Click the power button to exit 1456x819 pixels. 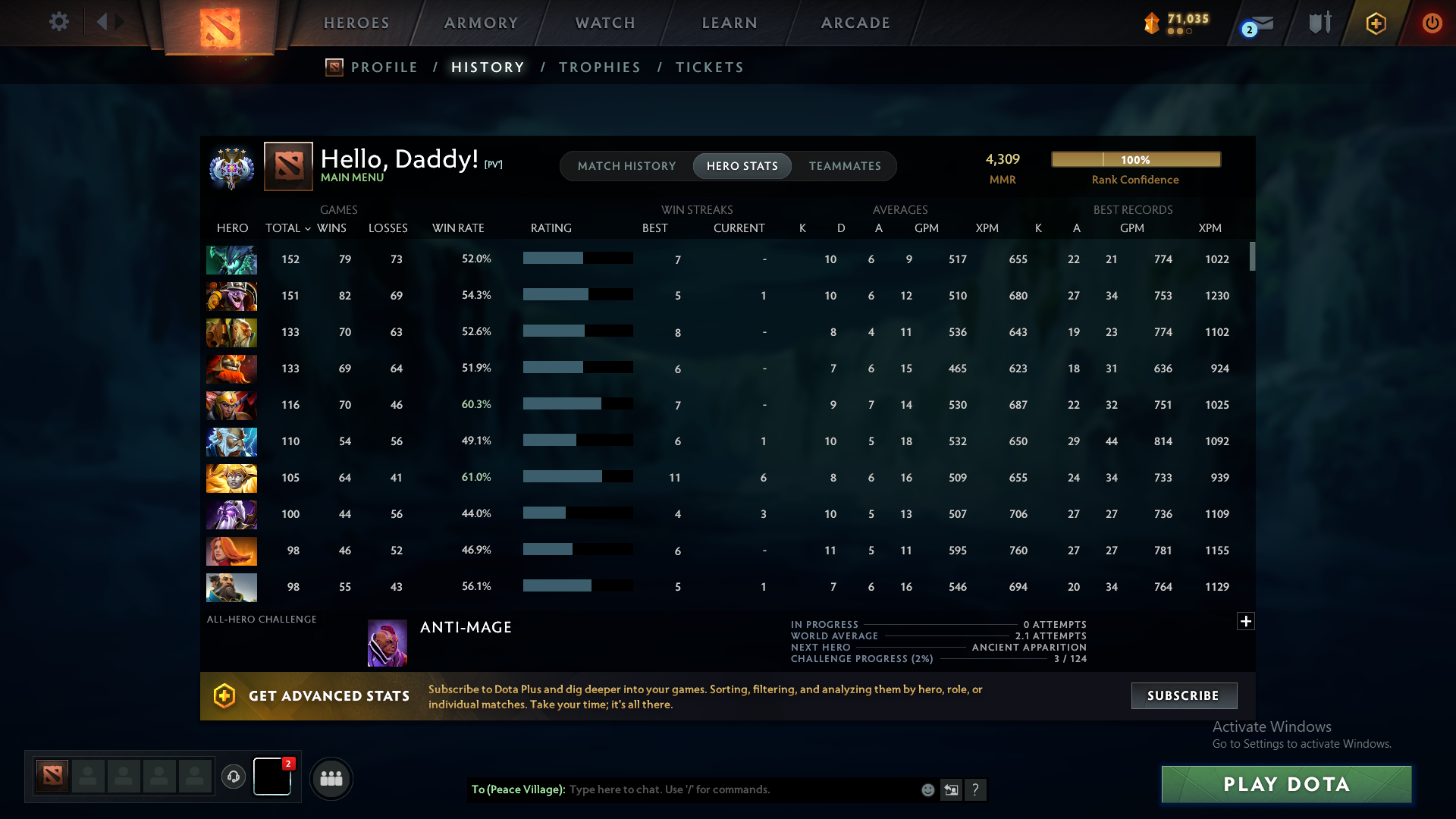[1432, 23]
